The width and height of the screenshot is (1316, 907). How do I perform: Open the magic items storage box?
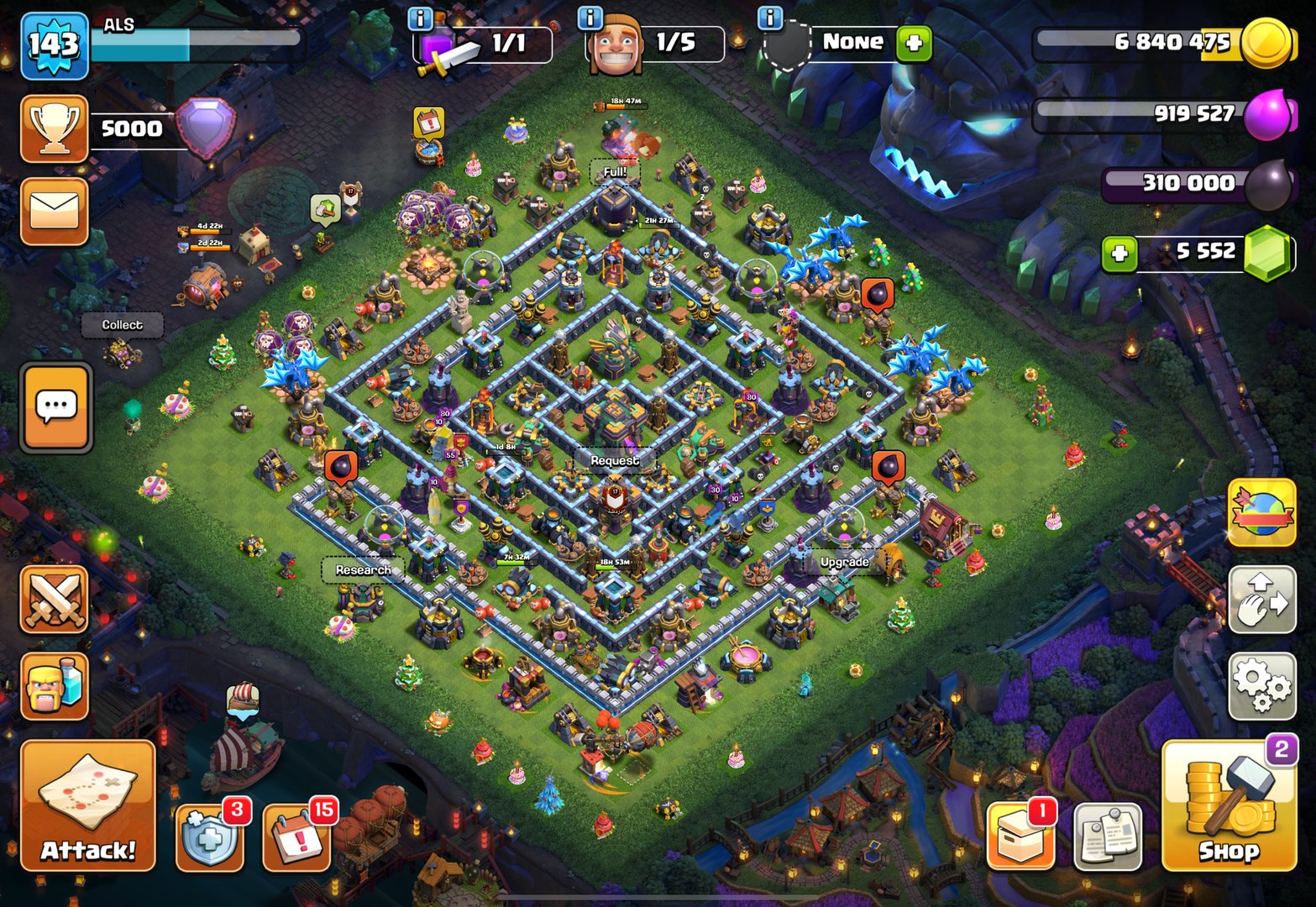click(x=1020, y=836)
